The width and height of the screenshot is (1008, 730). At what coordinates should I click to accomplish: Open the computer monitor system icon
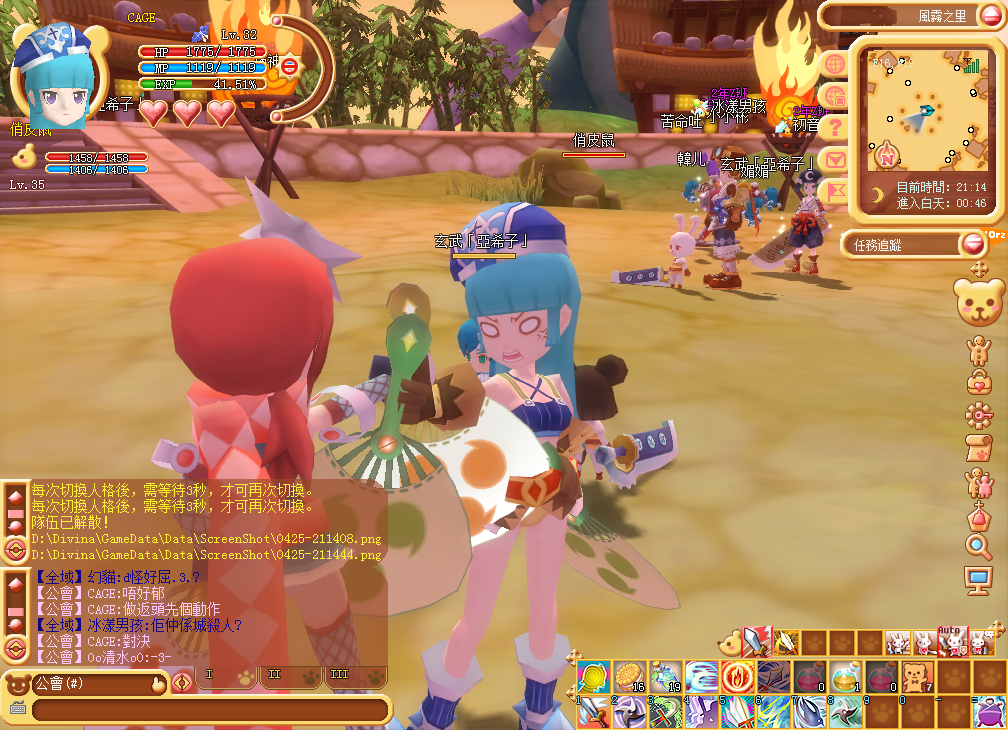(x=978, y=578)
